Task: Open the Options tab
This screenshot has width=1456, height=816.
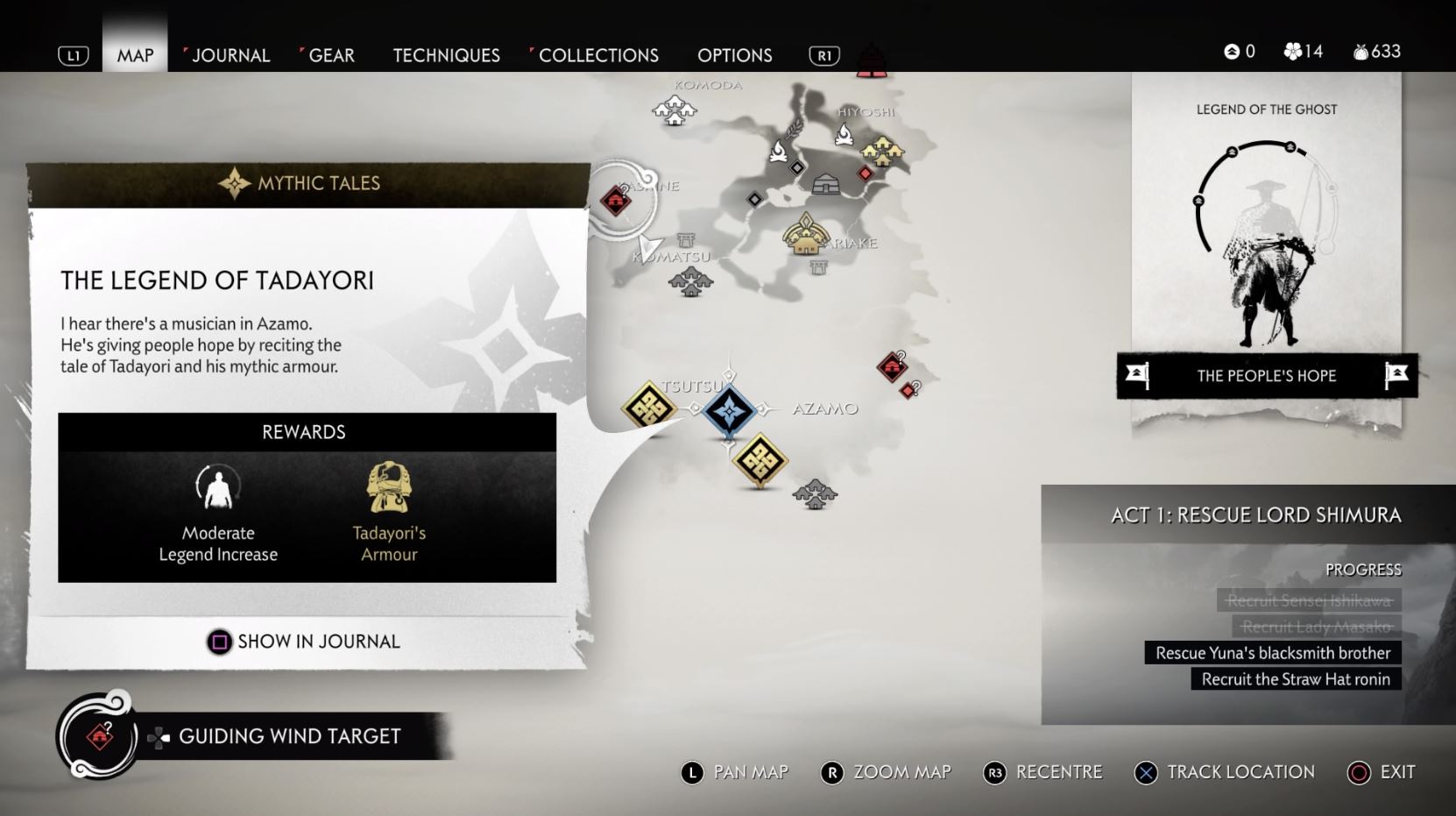Action: (734, 55)
